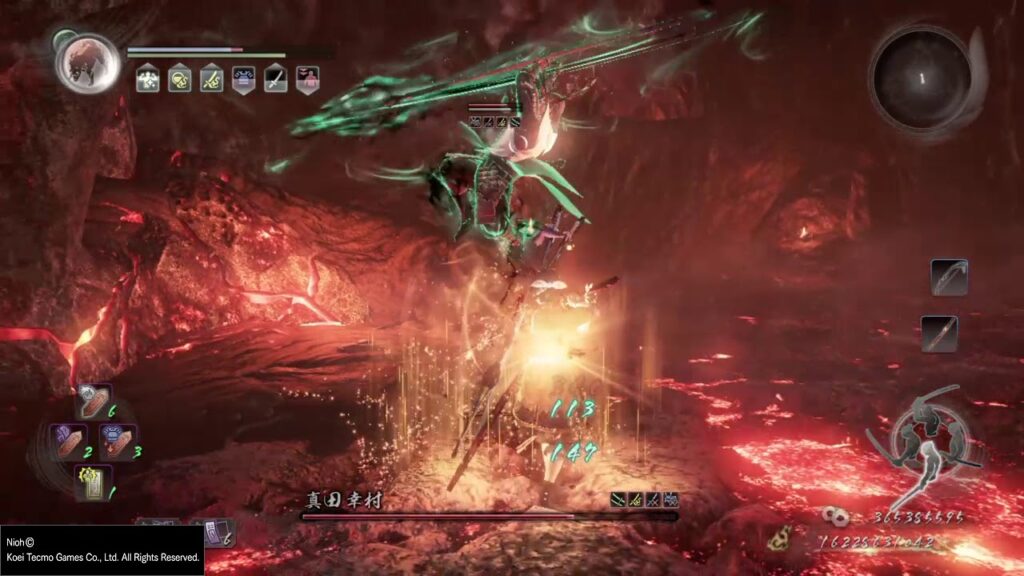Image resolution: width=1024 pixels, height=576 pixels.
Task: Click the flexing muscle buff icon
Action: (x=147, y=79)
